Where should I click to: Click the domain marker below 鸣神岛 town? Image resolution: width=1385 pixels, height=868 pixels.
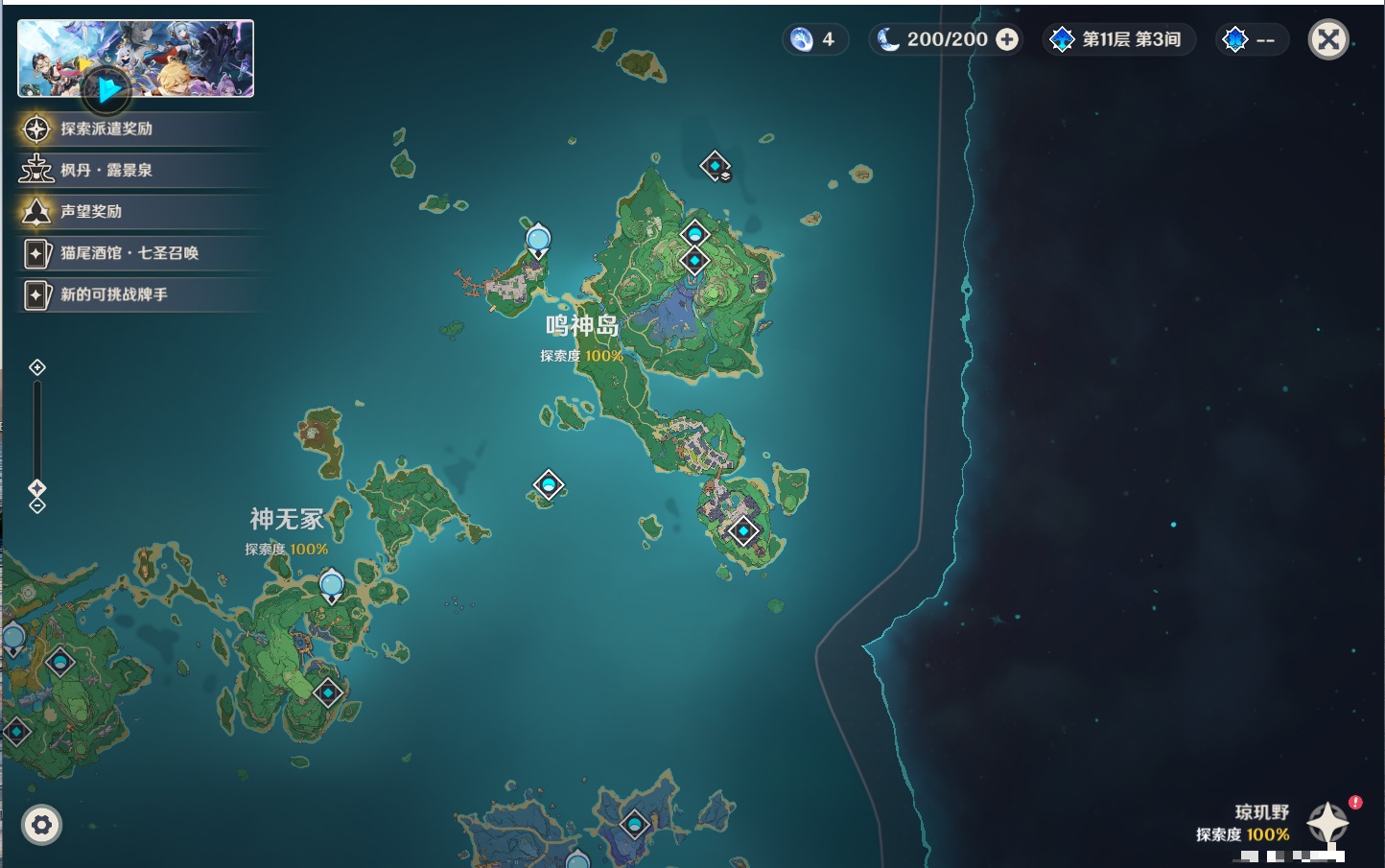point(742,528)
